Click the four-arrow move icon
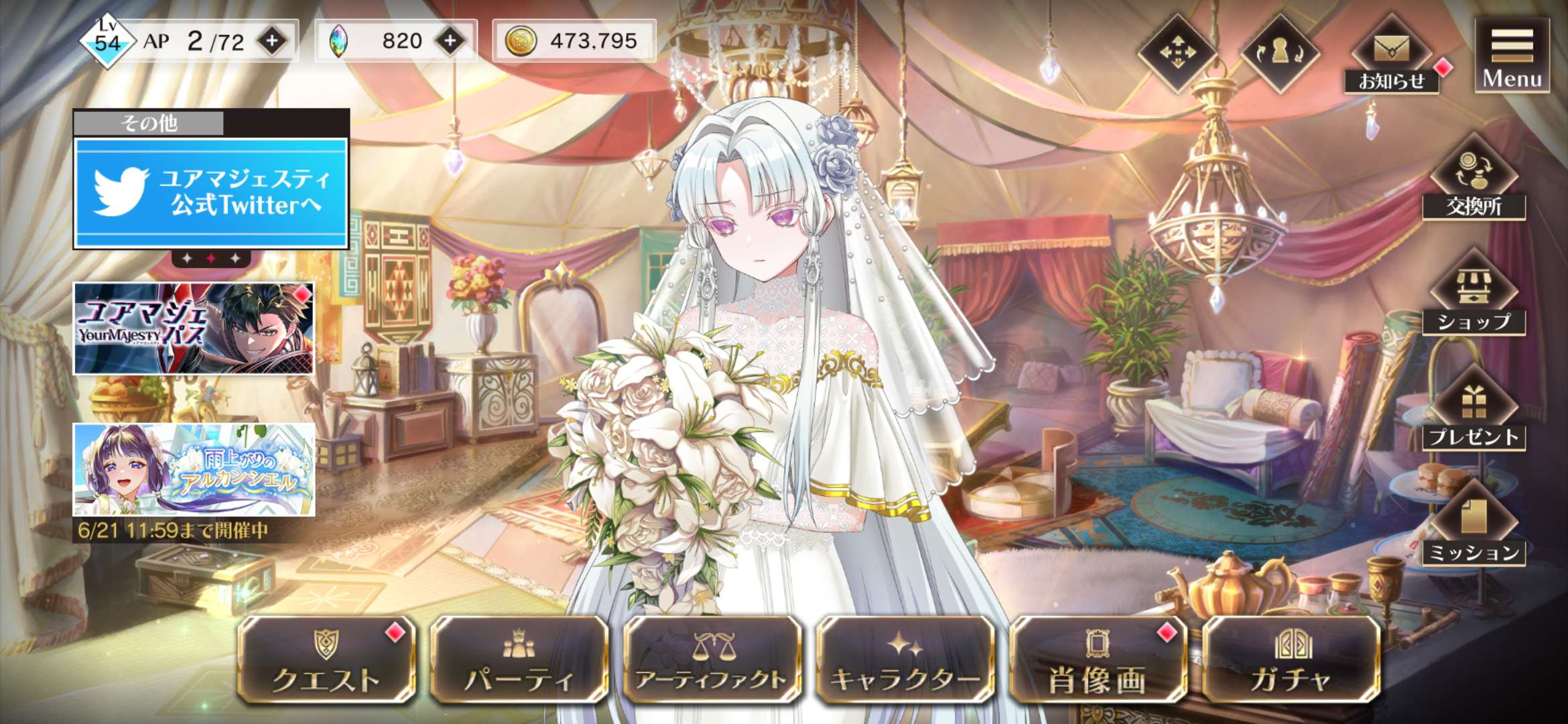The width and height of the screenshot is (1568, 724). [1177, 53]
